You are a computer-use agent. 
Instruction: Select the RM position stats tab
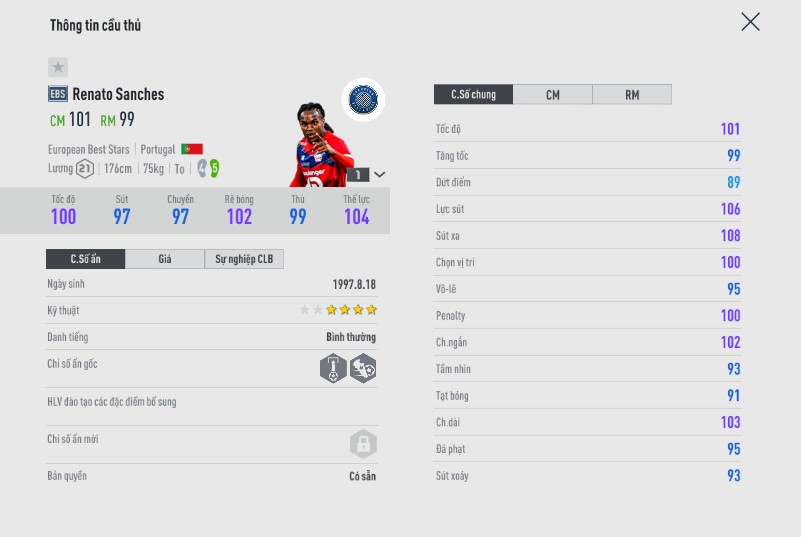click(x=632, y=95)
